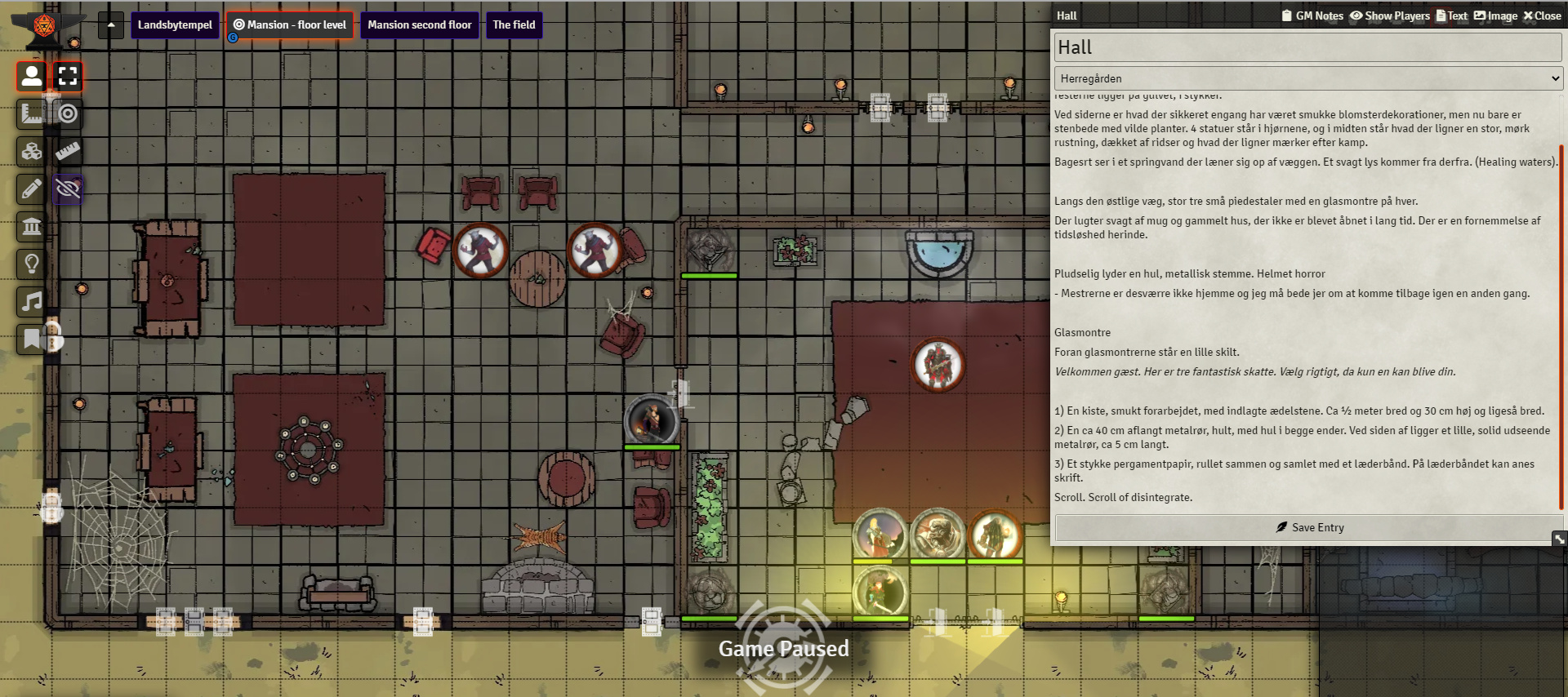
Task: Click the lightbulb lighting icon
Action: (x=32, y=264)
